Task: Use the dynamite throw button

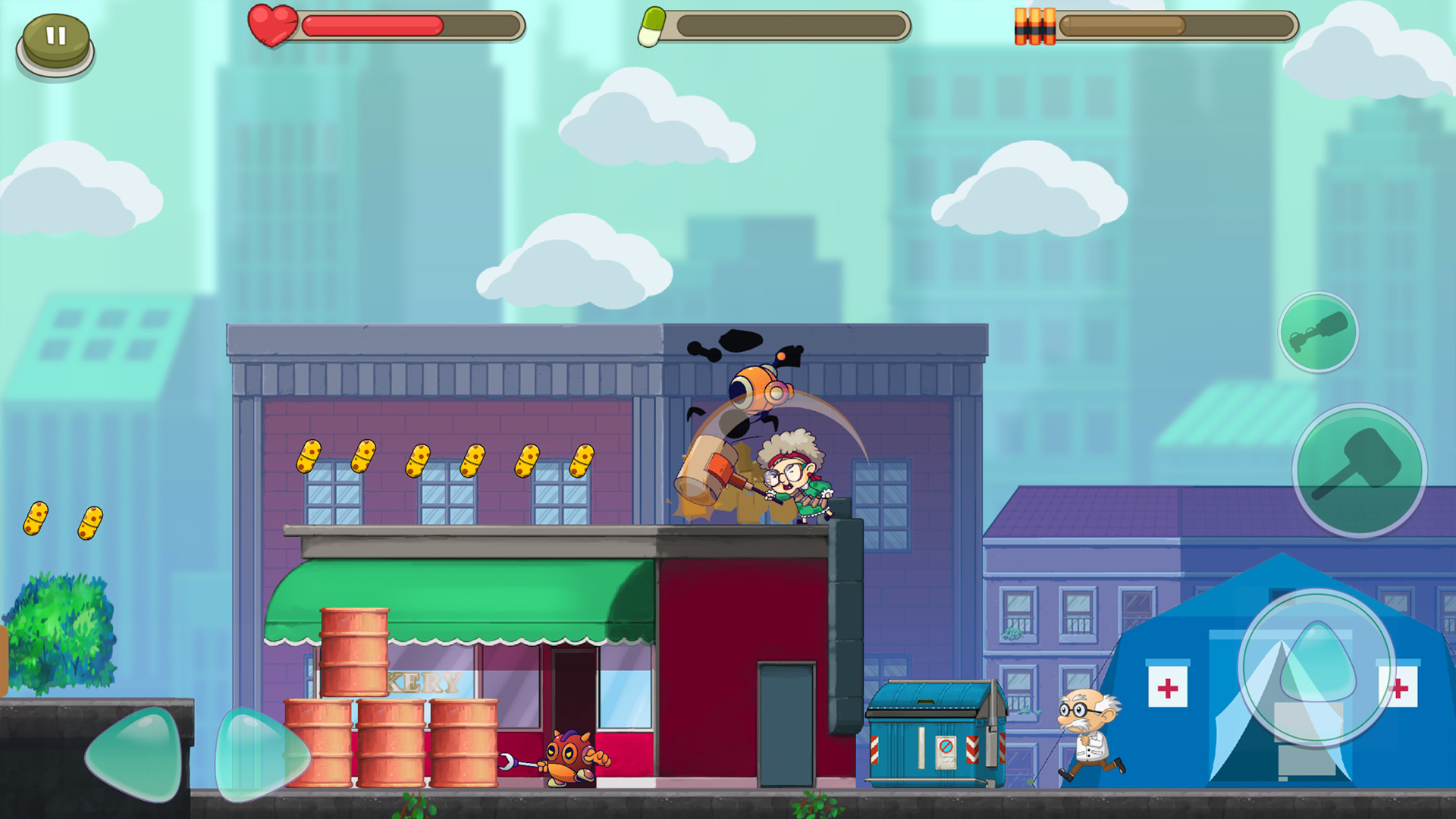Action: [1318, 332]
